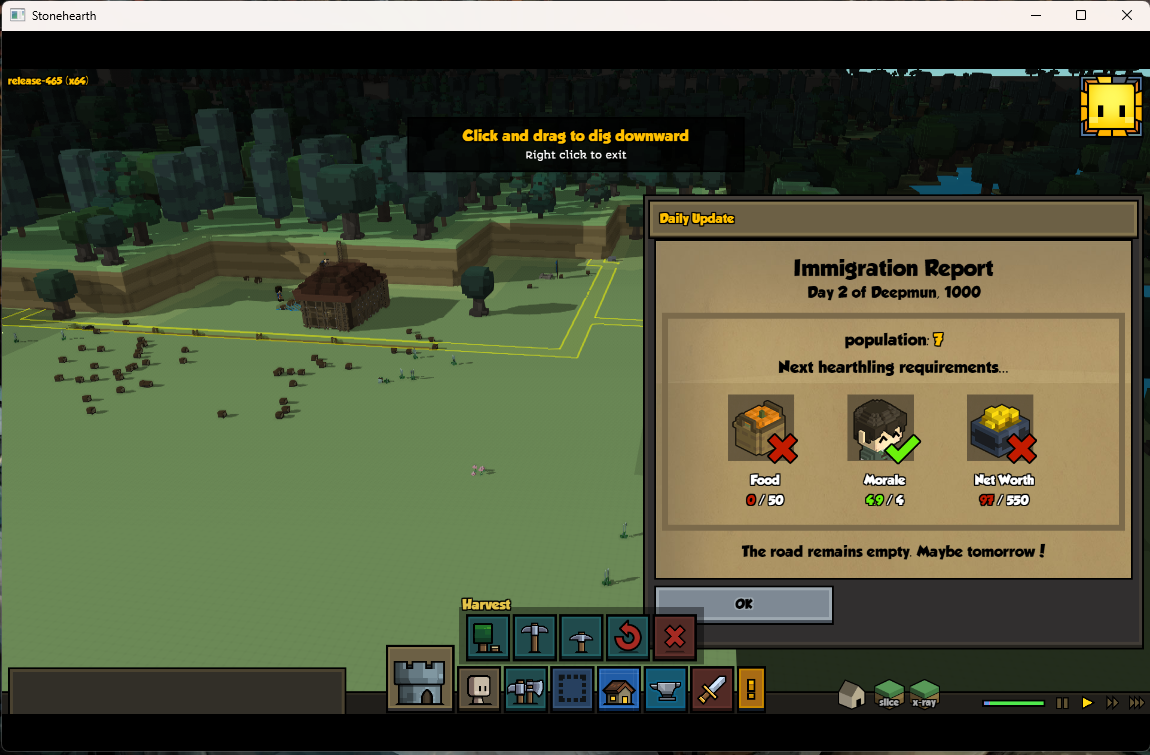Choose the large pickaxe mining tool
1150x755 pixels.
tap(535, 636)
